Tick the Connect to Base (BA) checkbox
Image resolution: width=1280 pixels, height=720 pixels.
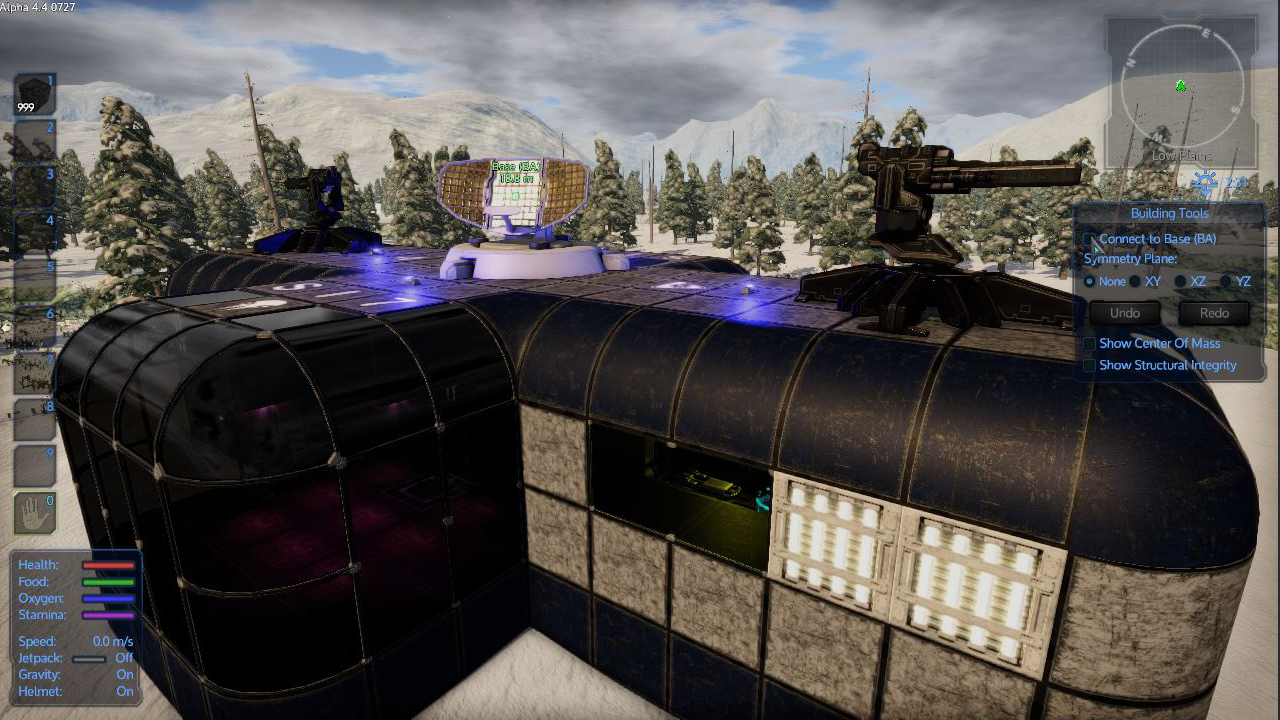click(x=1090, y=240)
